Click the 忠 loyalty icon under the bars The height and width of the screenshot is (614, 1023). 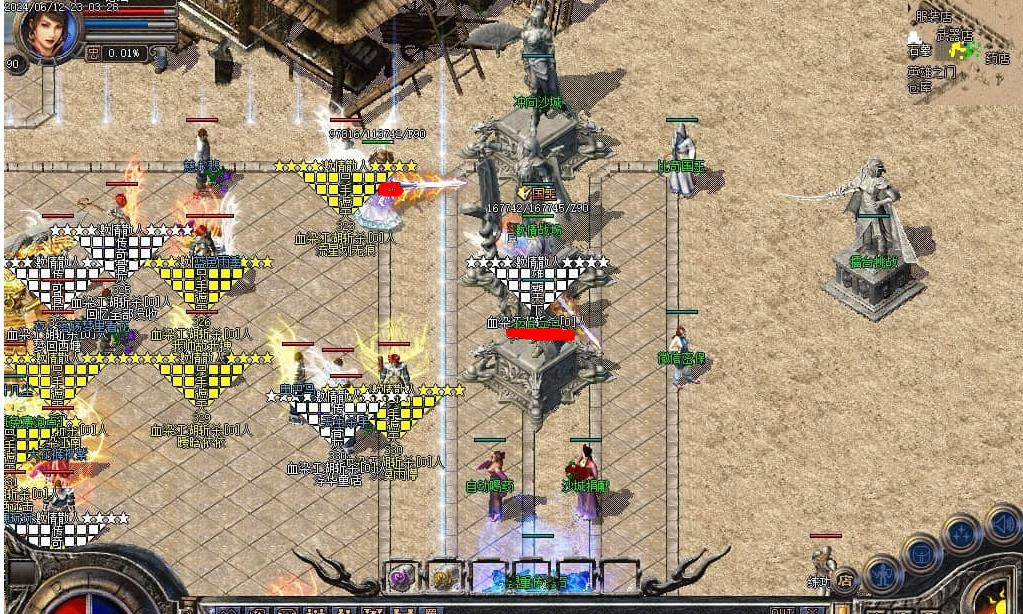pos(93,53)
